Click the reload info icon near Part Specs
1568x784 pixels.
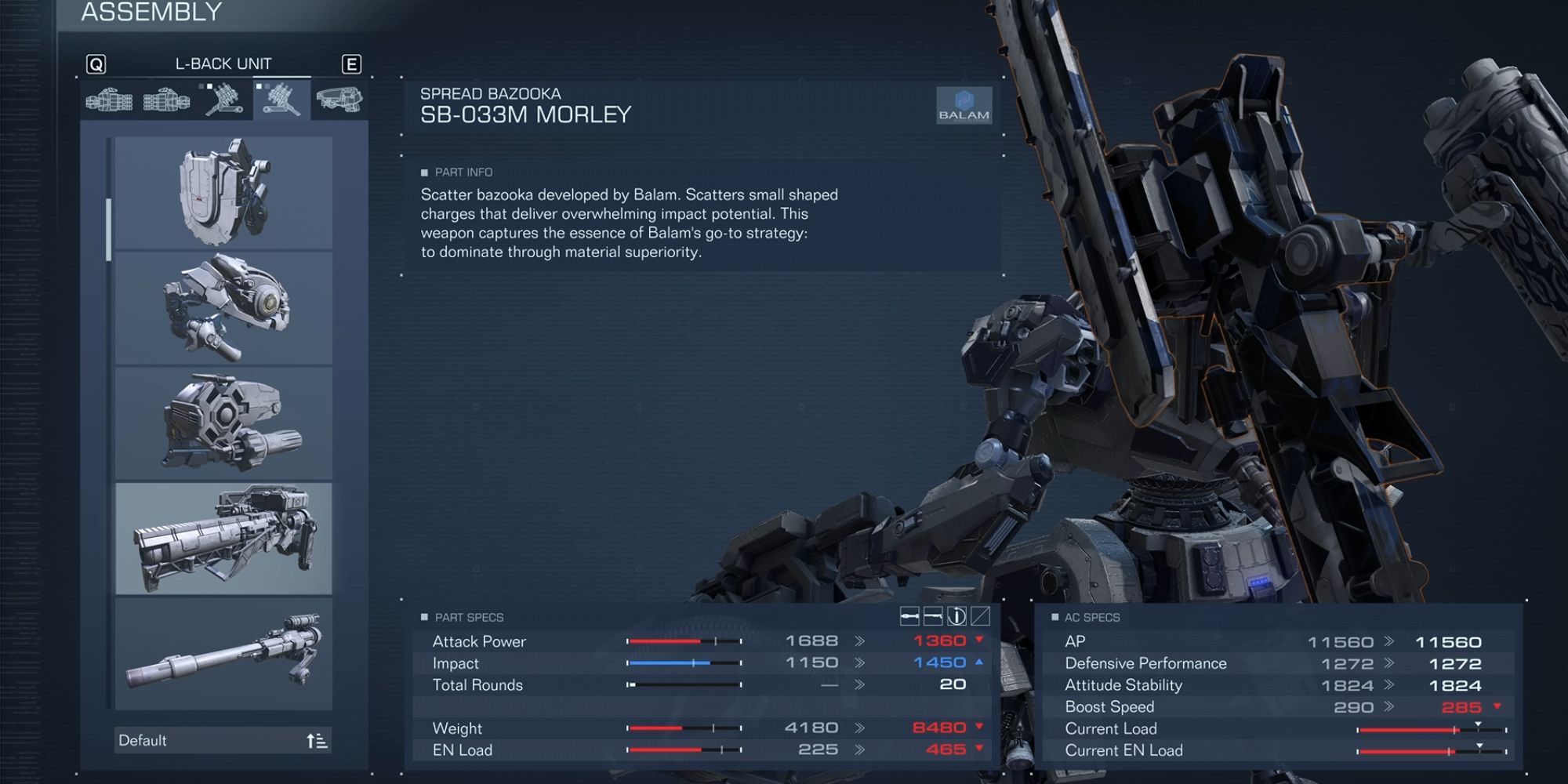[x=957, y=616]
